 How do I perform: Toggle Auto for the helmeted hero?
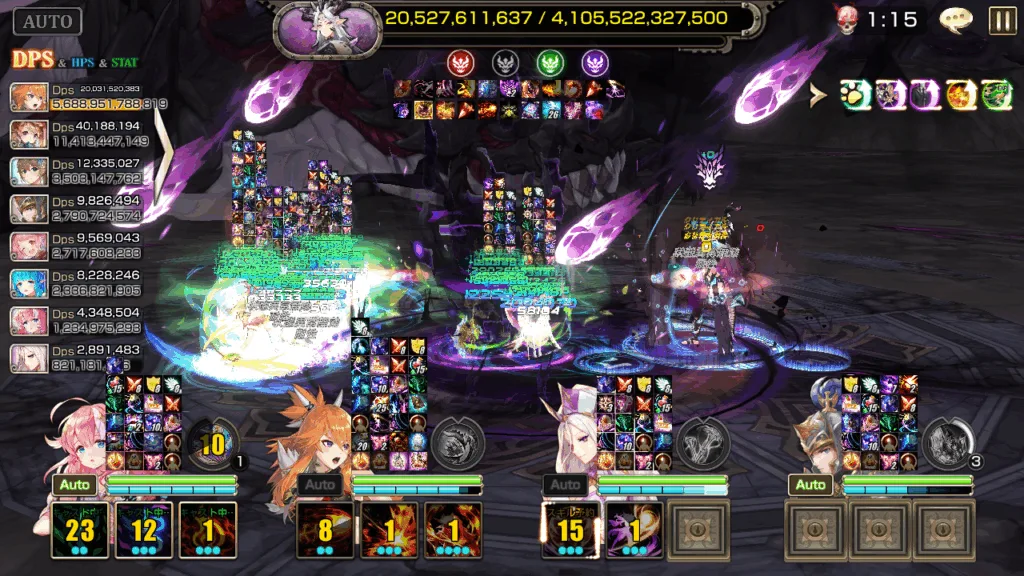(x=811, y=485)
